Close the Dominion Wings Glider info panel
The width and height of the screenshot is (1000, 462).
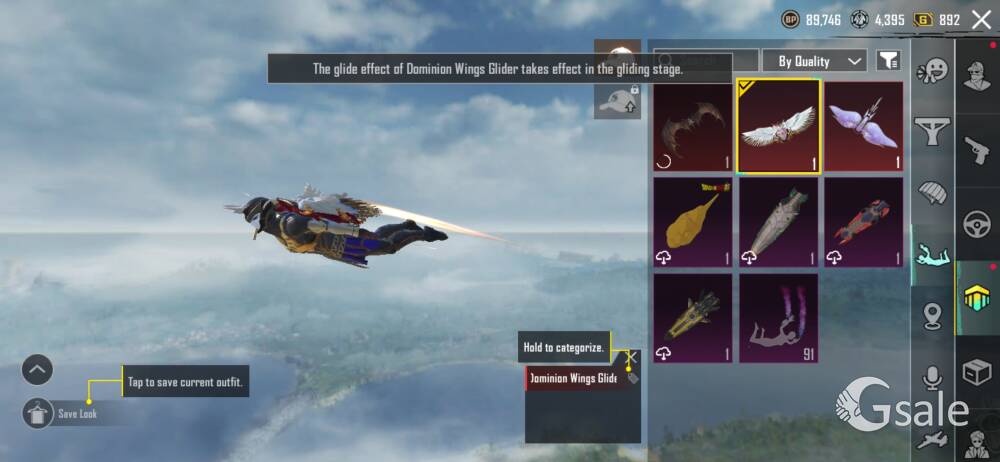point(631,355)
